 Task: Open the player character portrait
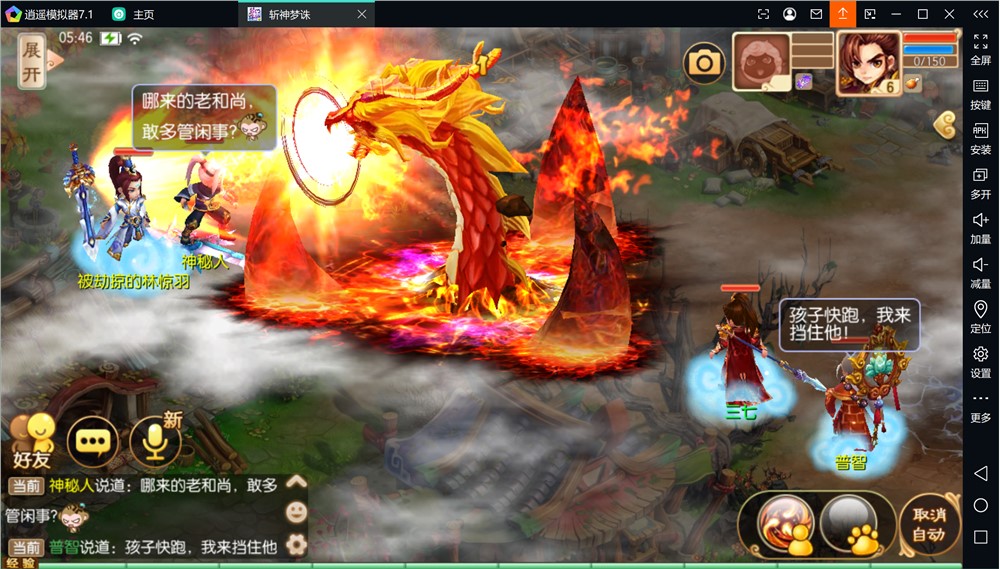pyautogui.click(x=866, y=62)
